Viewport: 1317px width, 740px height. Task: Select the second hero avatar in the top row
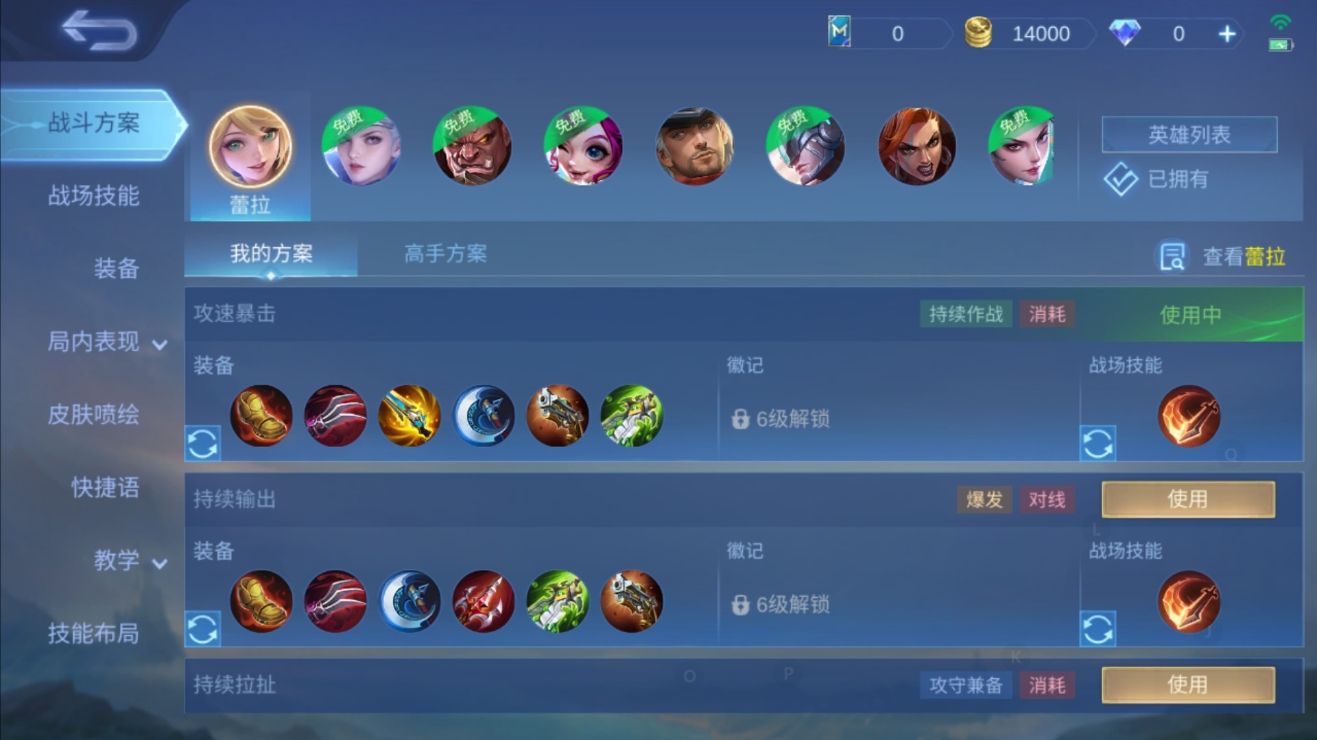click(x=361, y=145)
